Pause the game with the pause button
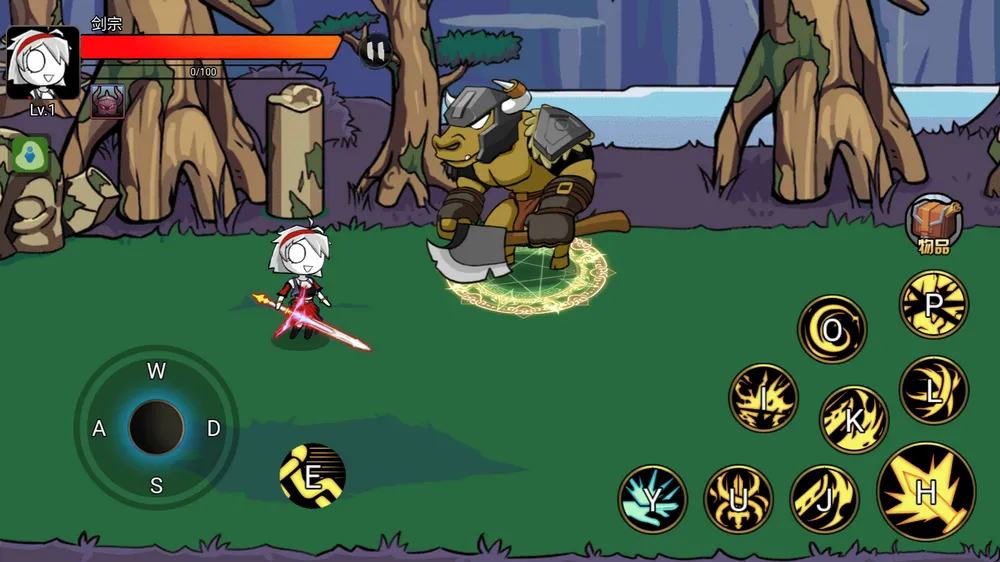 click(x=375, y=50)
